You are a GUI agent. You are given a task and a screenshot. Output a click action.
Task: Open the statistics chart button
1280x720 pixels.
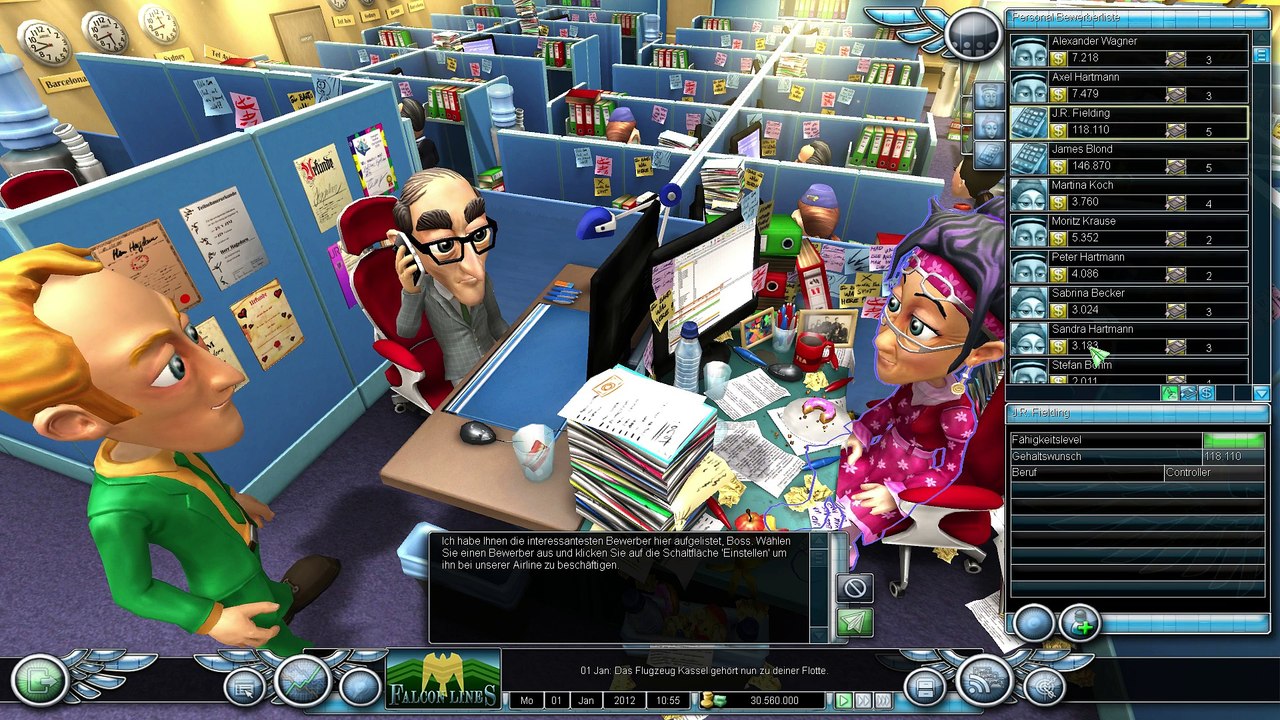pos(303,681)
